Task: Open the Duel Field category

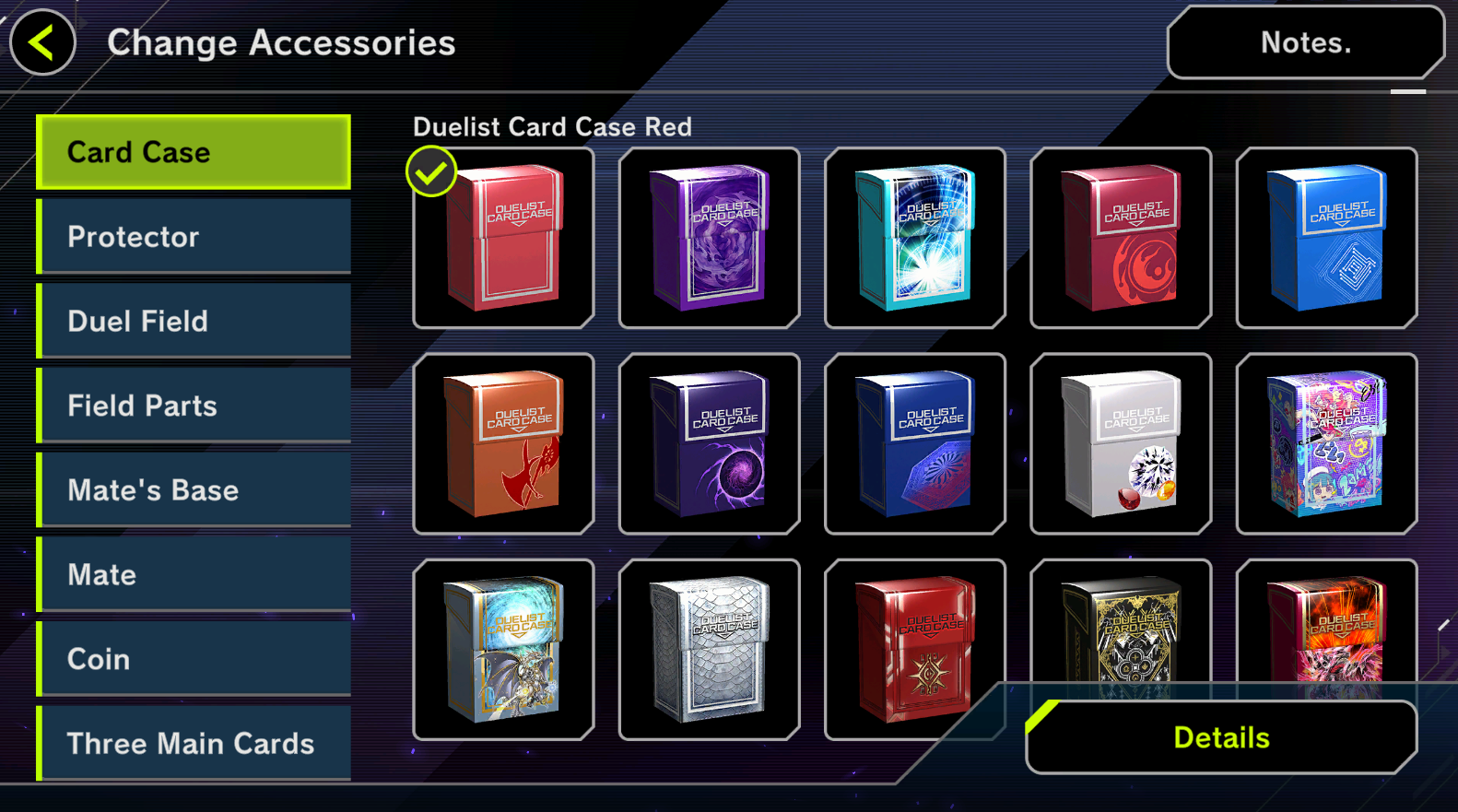Action: point(194,321)
